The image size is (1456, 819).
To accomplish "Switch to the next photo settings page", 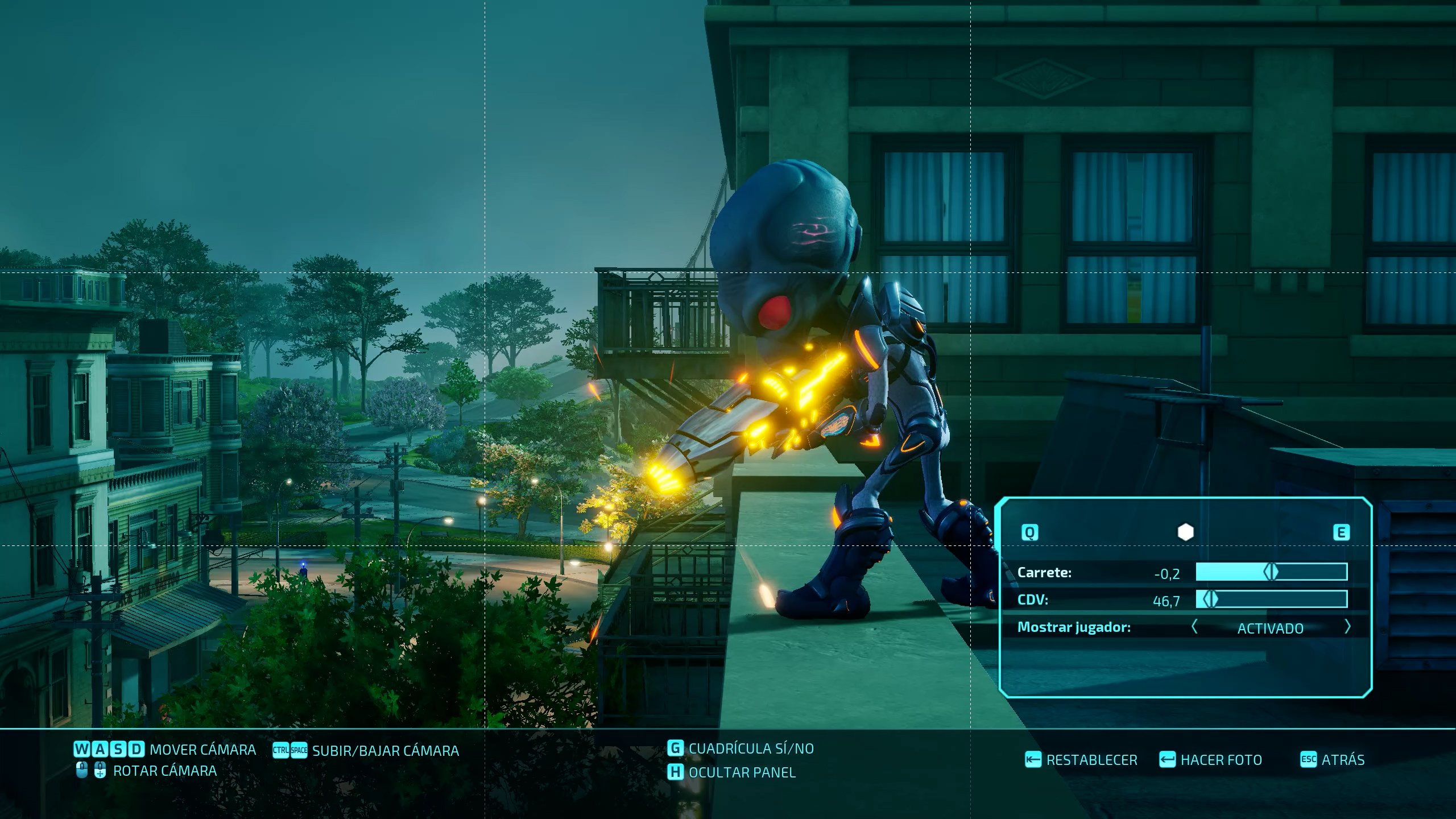I will [x=1341, y=532].
